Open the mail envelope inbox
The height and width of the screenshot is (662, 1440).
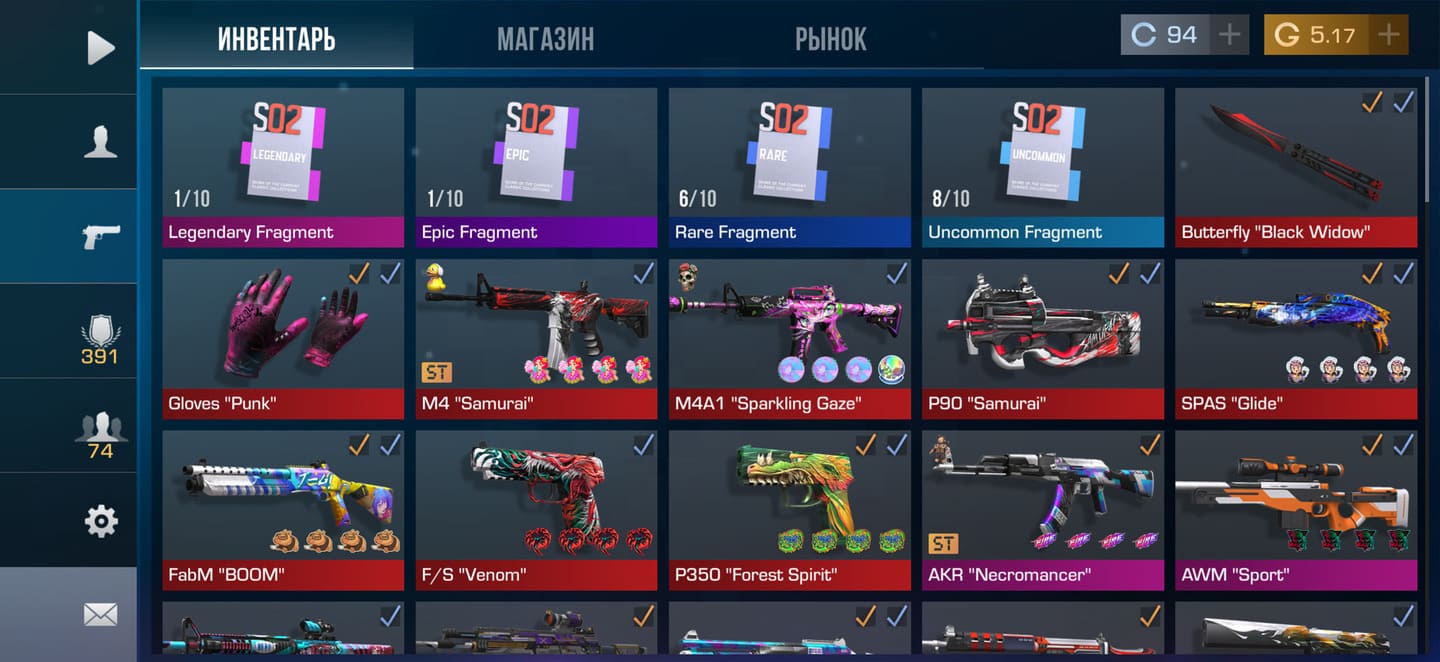point(100,614)
